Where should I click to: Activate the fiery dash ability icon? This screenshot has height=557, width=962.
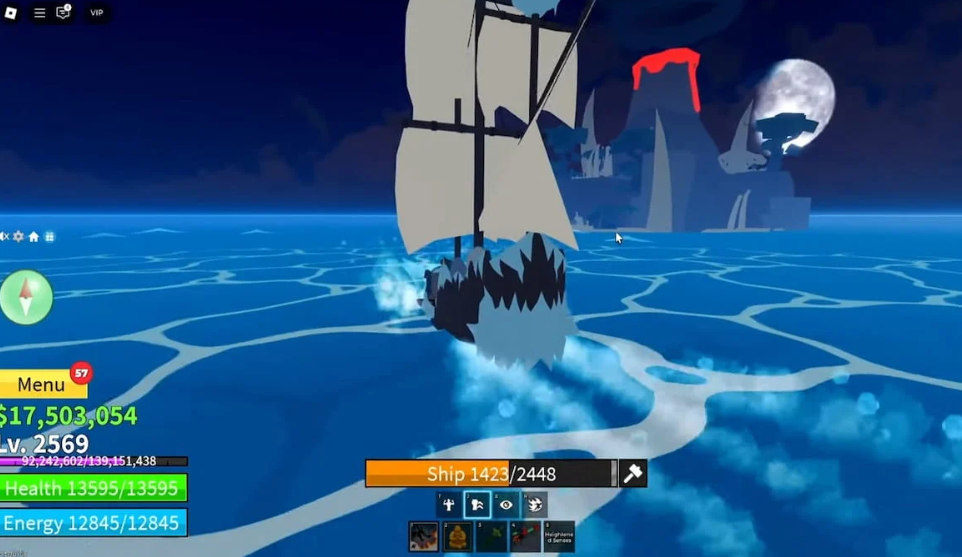[x=534, y=505]
